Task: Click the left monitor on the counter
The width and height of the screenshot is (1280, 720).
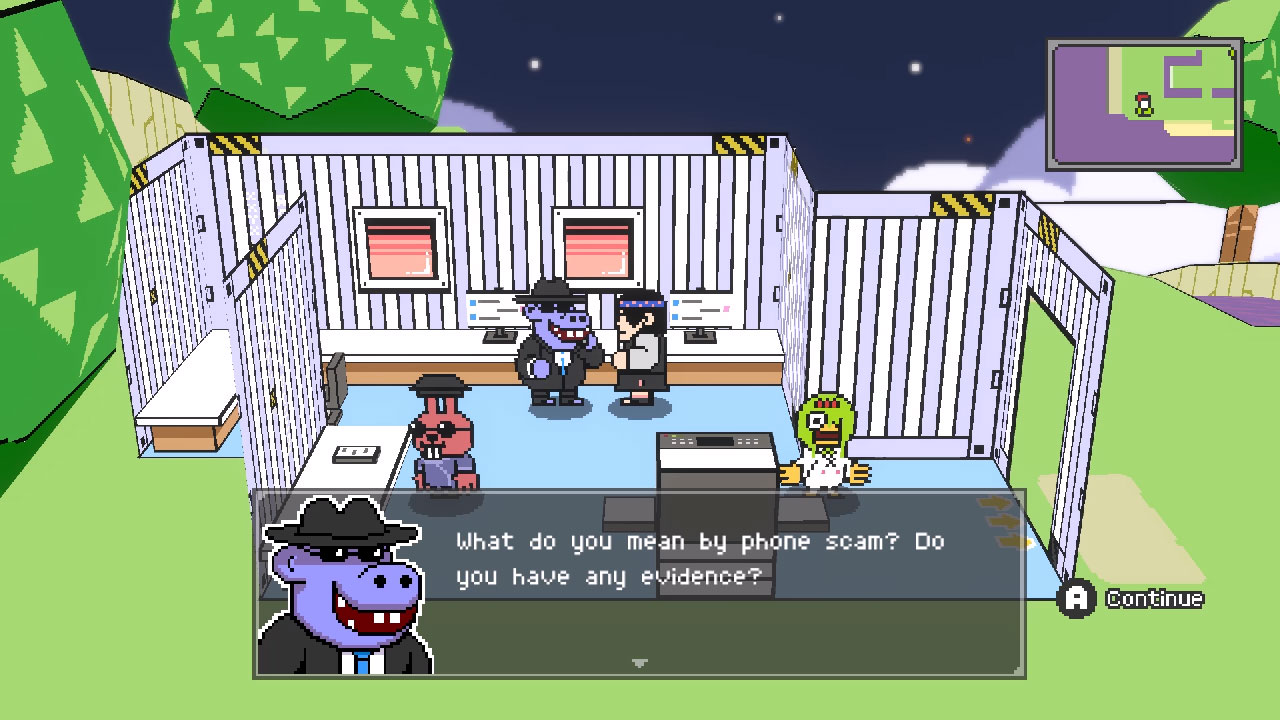Action: 493,310
